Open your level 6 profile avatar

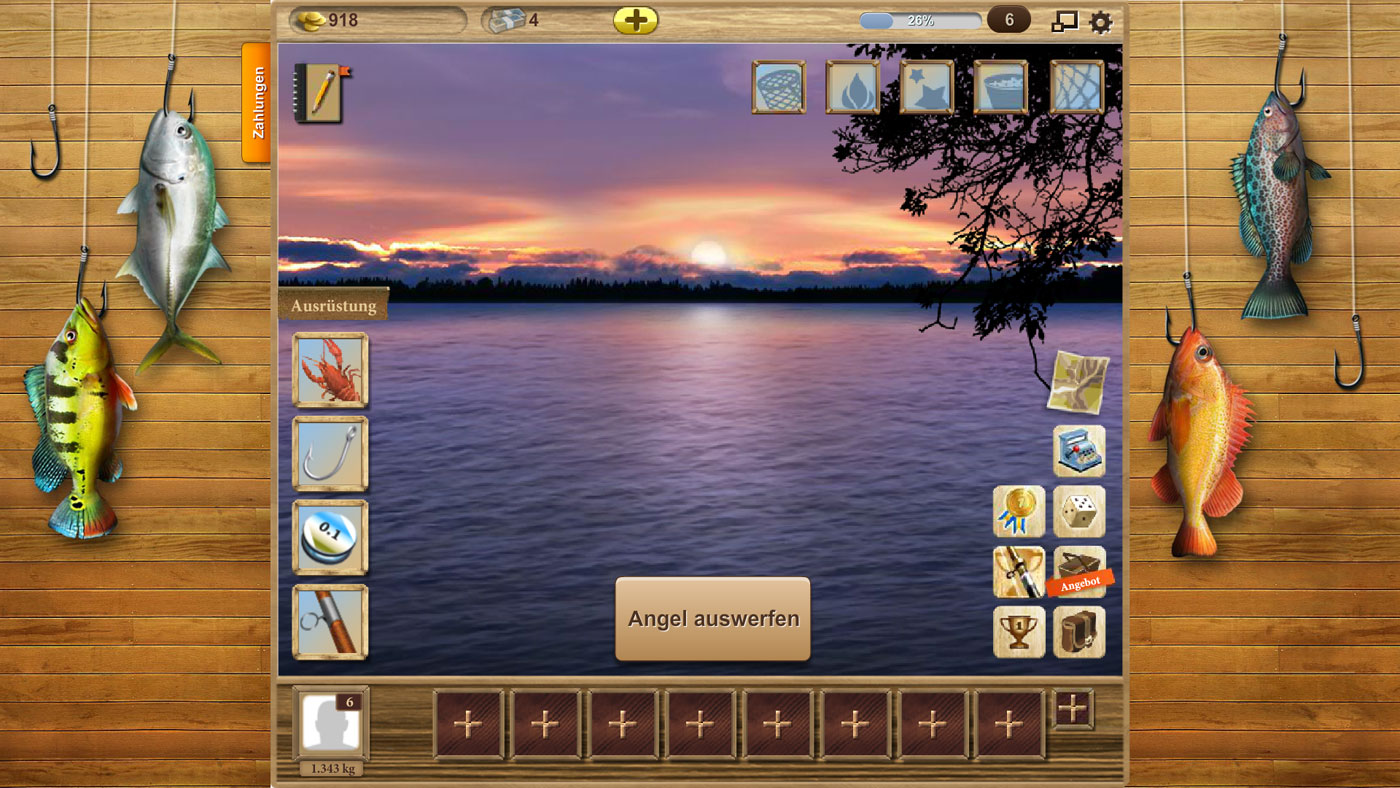329,722
